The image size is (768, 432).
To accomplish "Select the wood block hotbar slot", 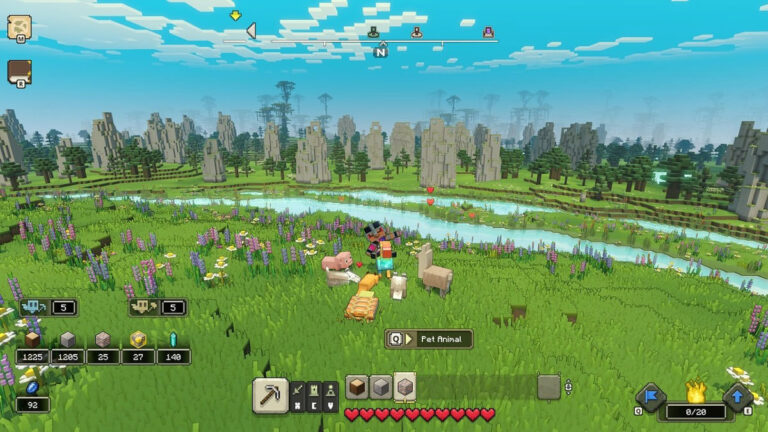I will pyautogui.click(x=357, y=387).
